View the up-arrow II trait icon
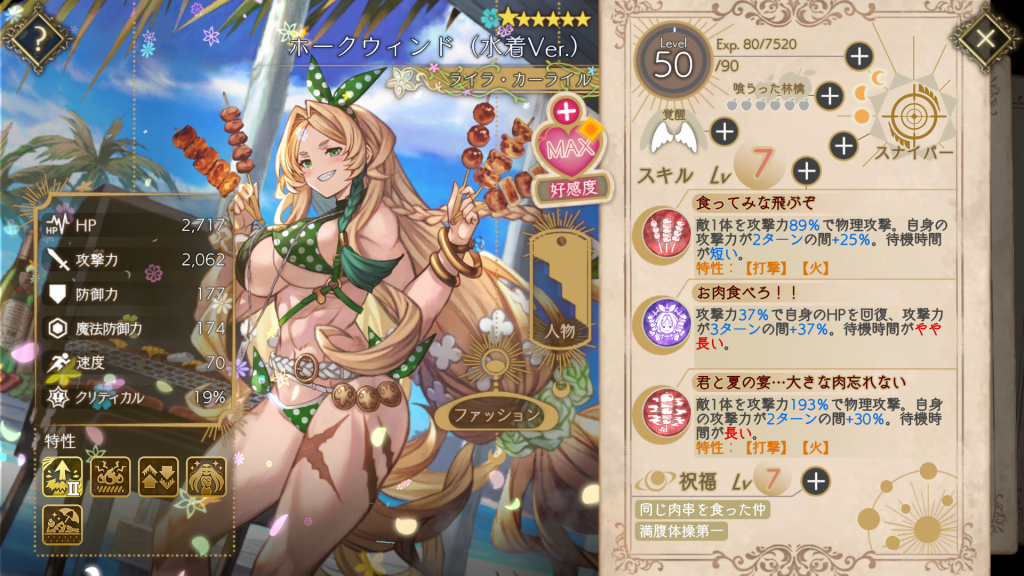The width and height of the screenshot is (1024, 576). 62,477
